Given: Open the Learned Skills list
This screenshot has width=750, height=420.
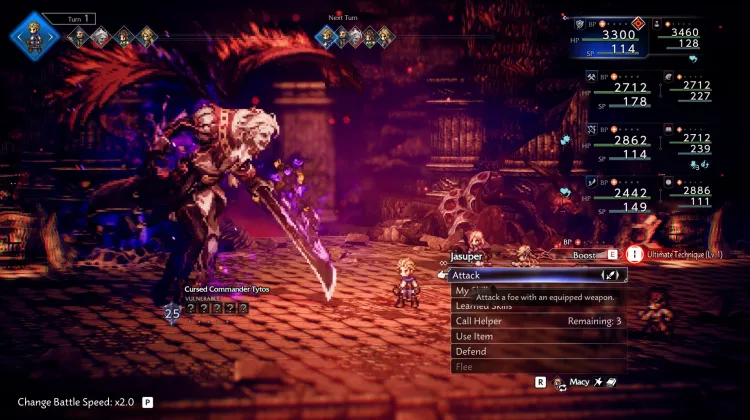Looking at the screenshot, I should point(480,307).
